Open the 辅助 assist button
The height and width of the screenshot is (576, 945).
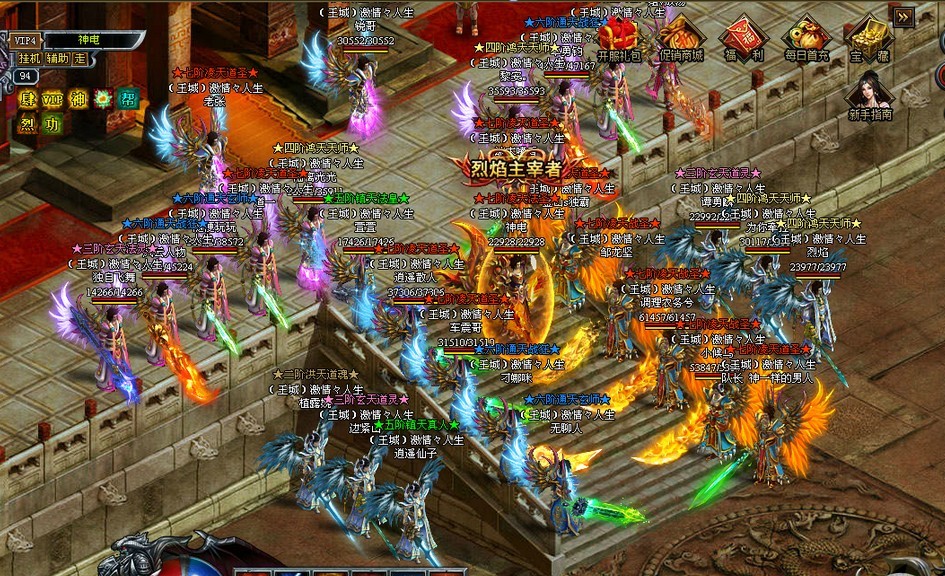click(x=57, y=58)
